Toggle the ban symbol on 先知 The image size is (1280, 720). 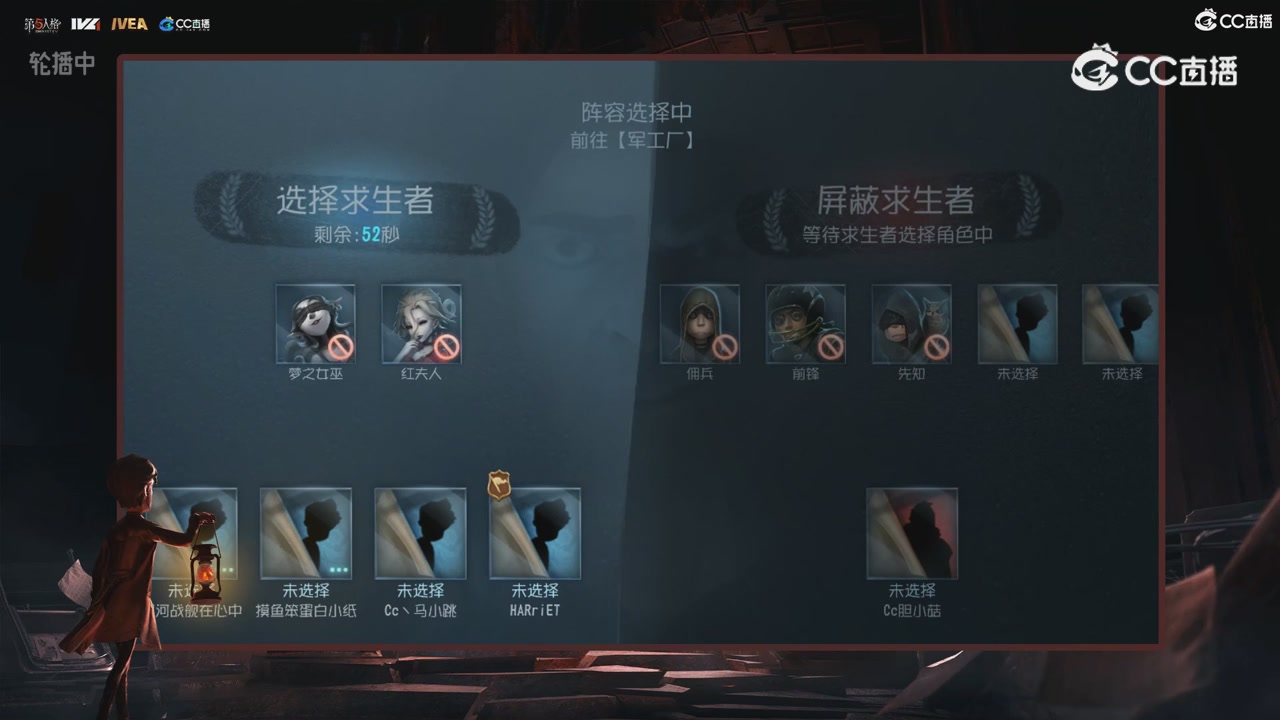click(939, 349)
